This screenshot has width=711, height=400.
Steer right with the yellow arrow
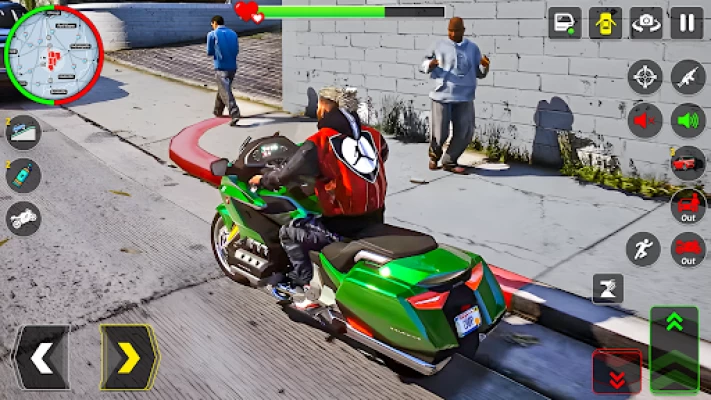[x=129, y=357]
